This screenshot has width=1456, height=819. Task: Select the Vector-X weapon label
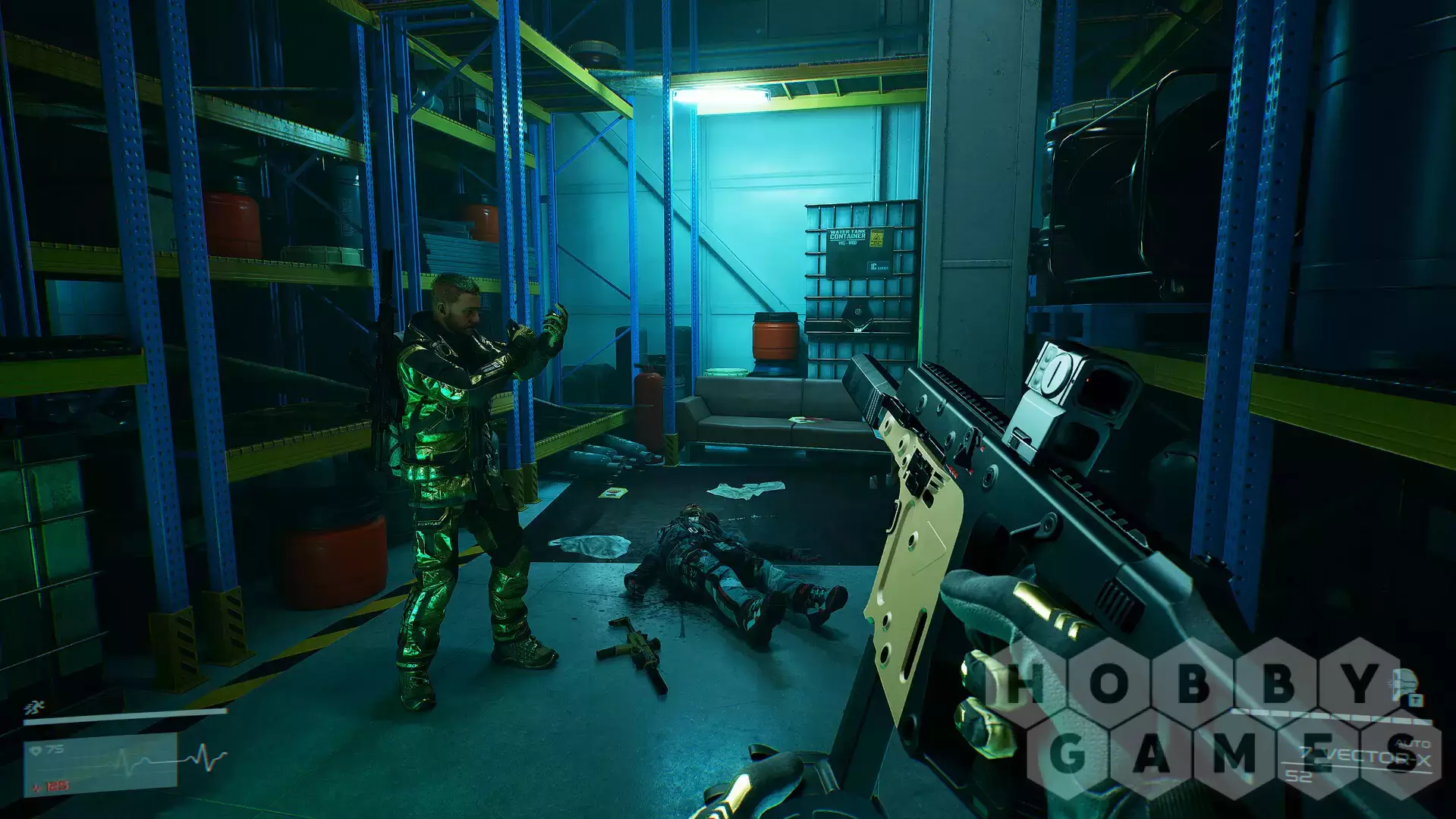click(1373, 756)
